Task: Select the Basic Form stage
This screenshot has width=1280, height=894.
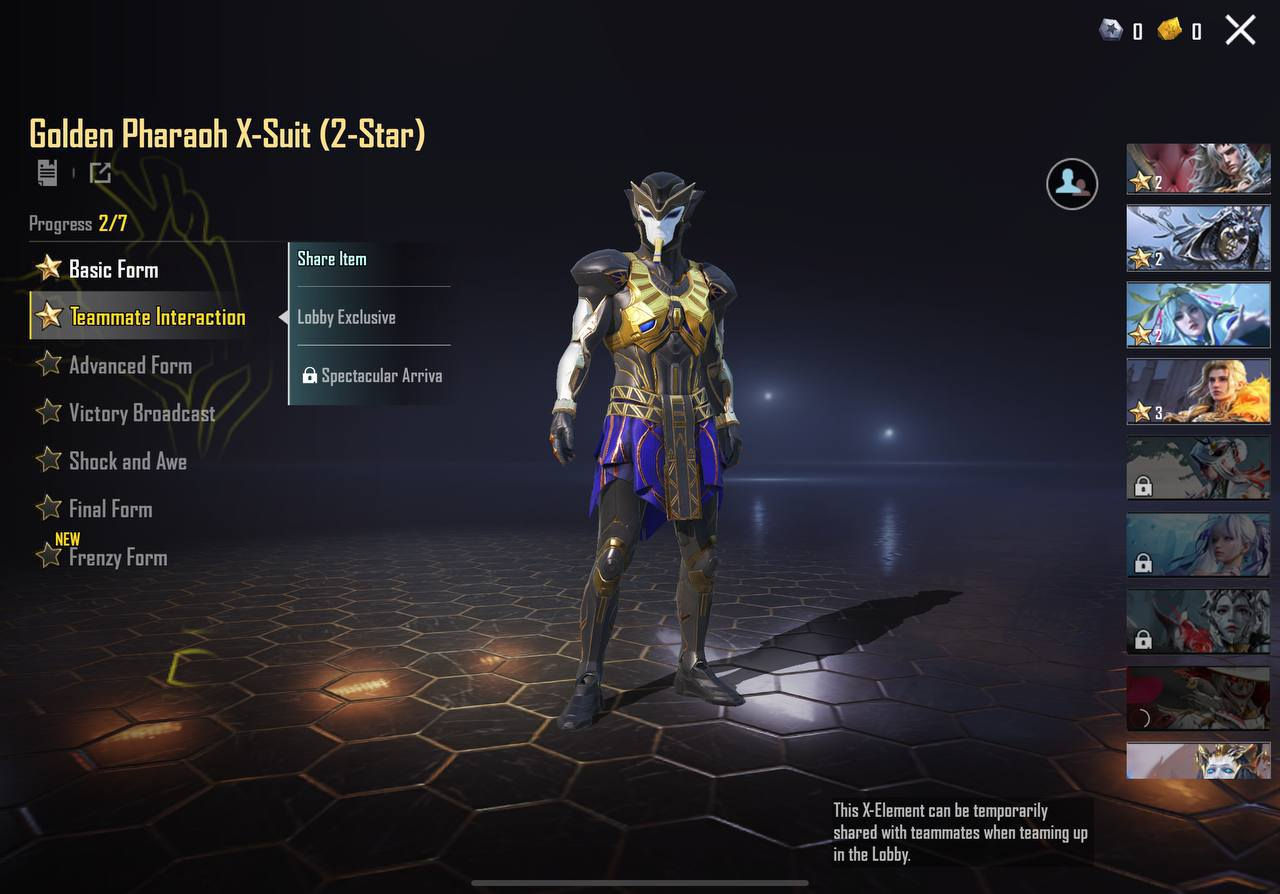Action: coord(112,269)
